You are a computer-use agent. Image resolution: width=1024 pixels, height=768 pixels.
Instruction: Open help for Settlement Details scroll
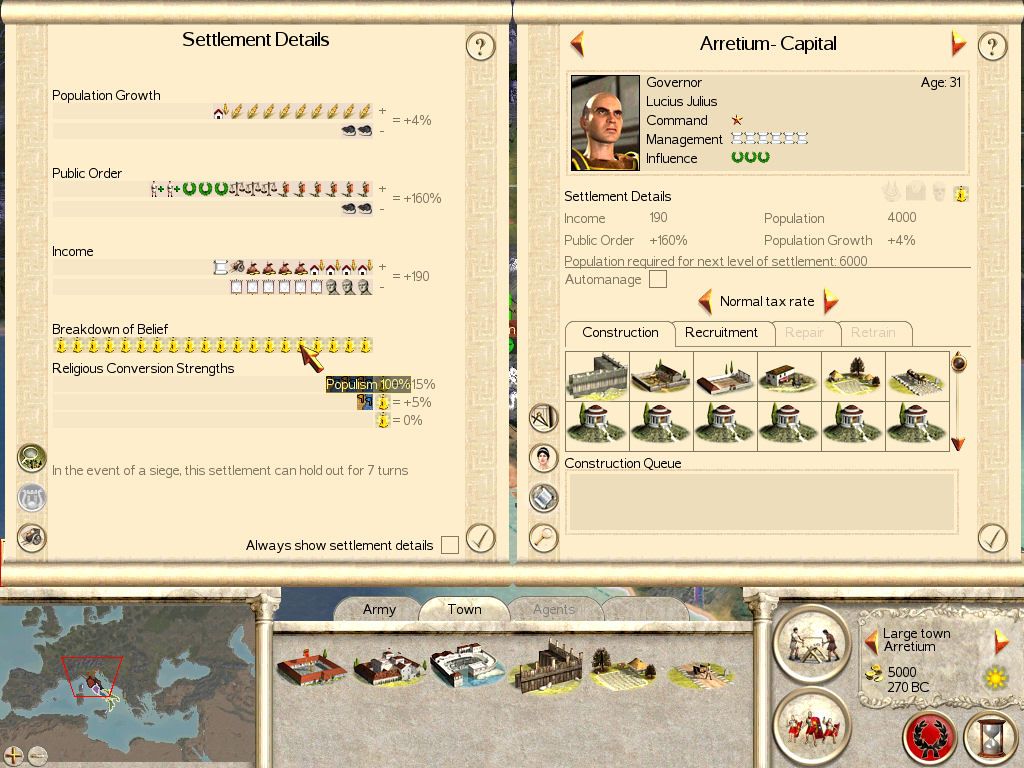point(480,46)
